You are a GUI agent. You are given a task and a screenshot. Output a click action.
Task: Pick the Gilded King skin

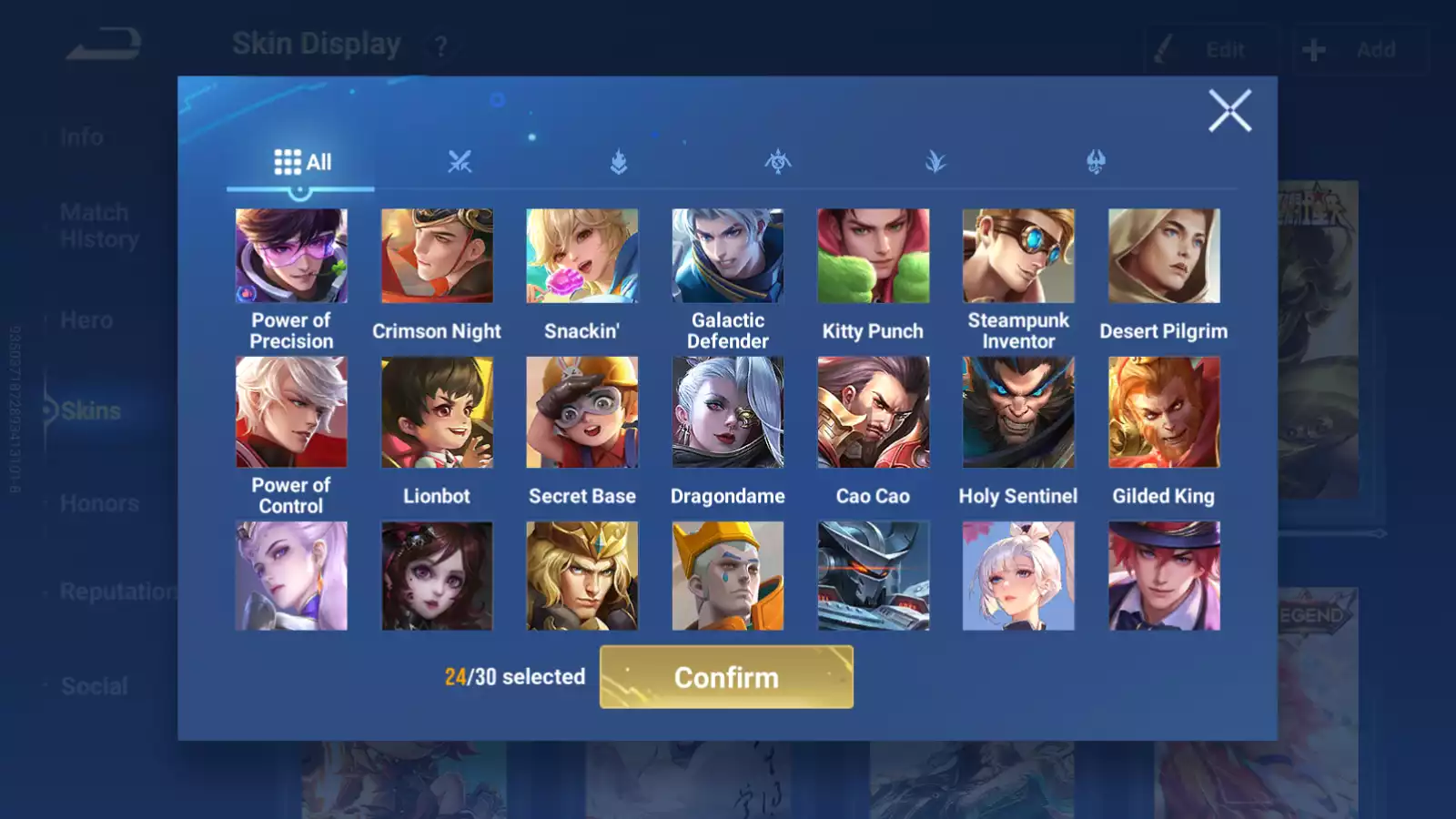click(x=1164, y=412)
